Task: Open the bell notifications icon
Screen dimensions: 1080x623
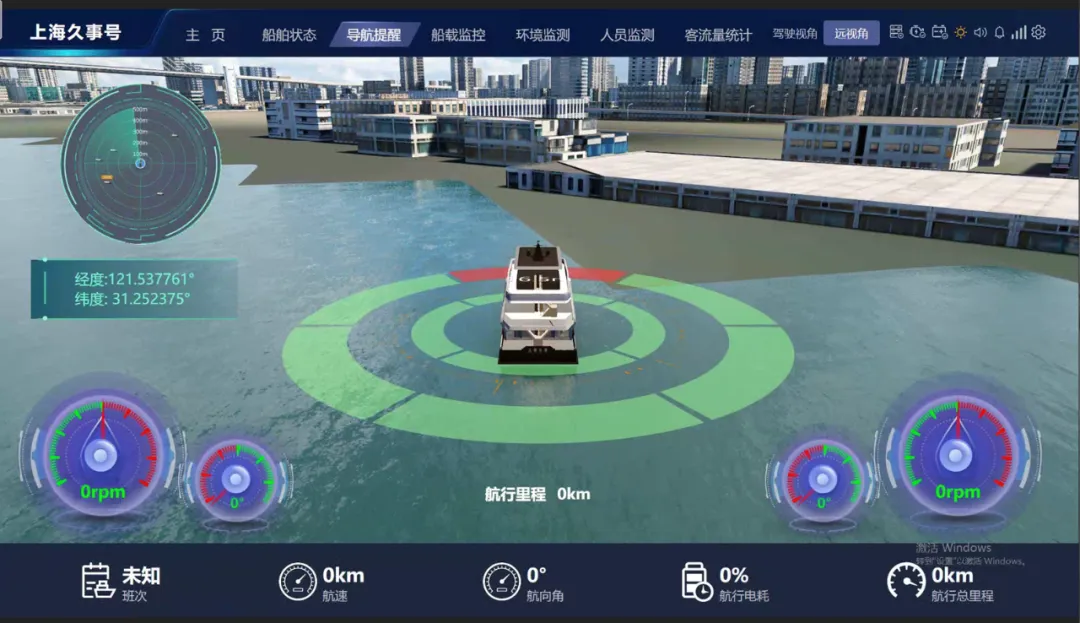Action: tap(999, 32)
